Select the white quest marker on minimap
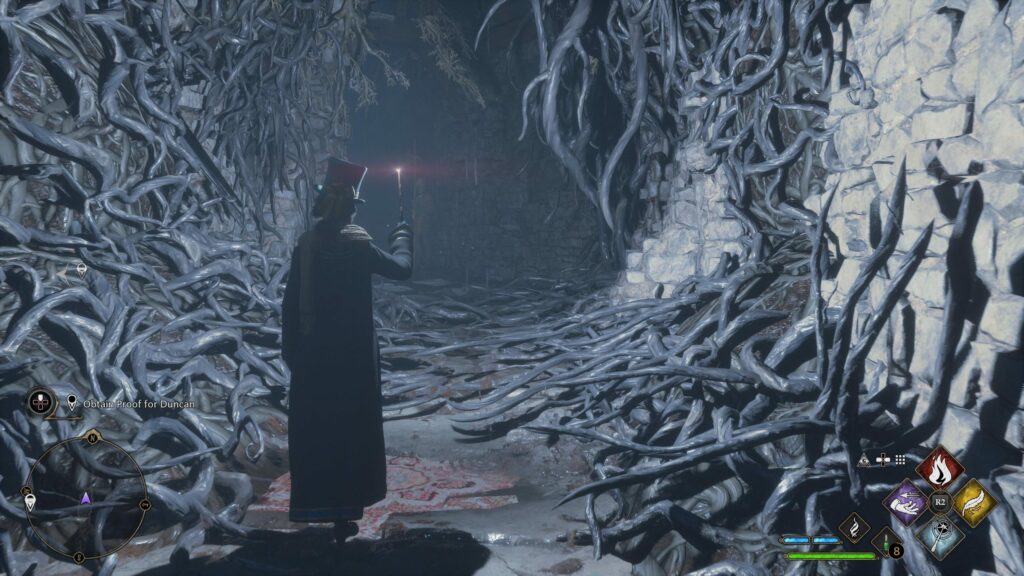 click(x=31, y=502)
